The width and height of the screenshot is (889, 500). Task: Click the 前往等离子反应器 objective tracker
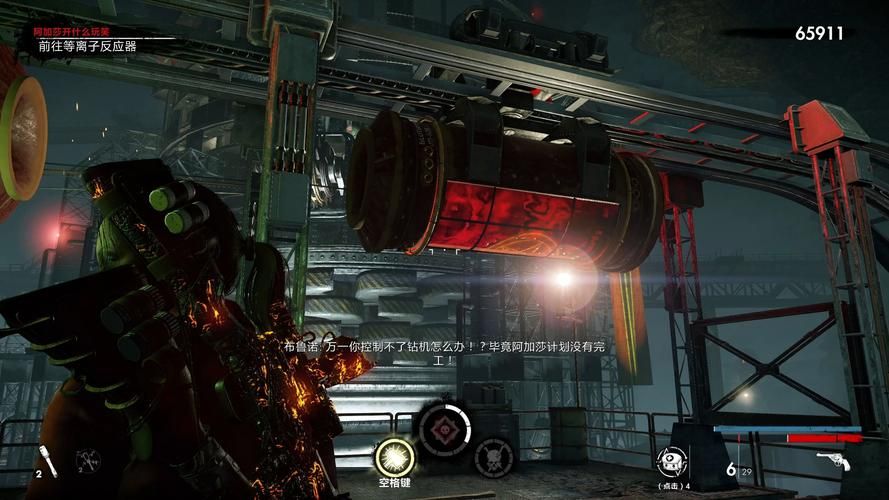coord(88,46)
